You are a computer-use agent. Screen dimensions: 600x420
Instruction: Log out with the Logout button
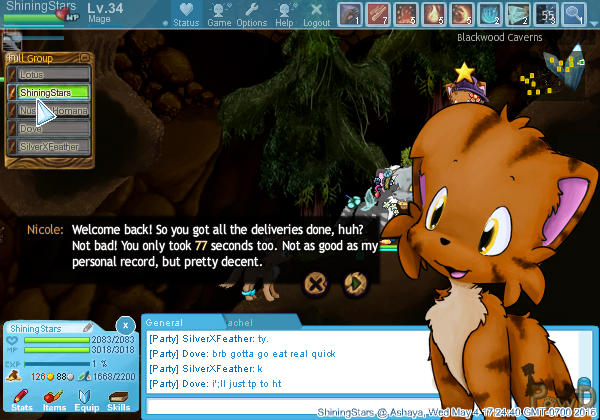[x=316, y=14]
